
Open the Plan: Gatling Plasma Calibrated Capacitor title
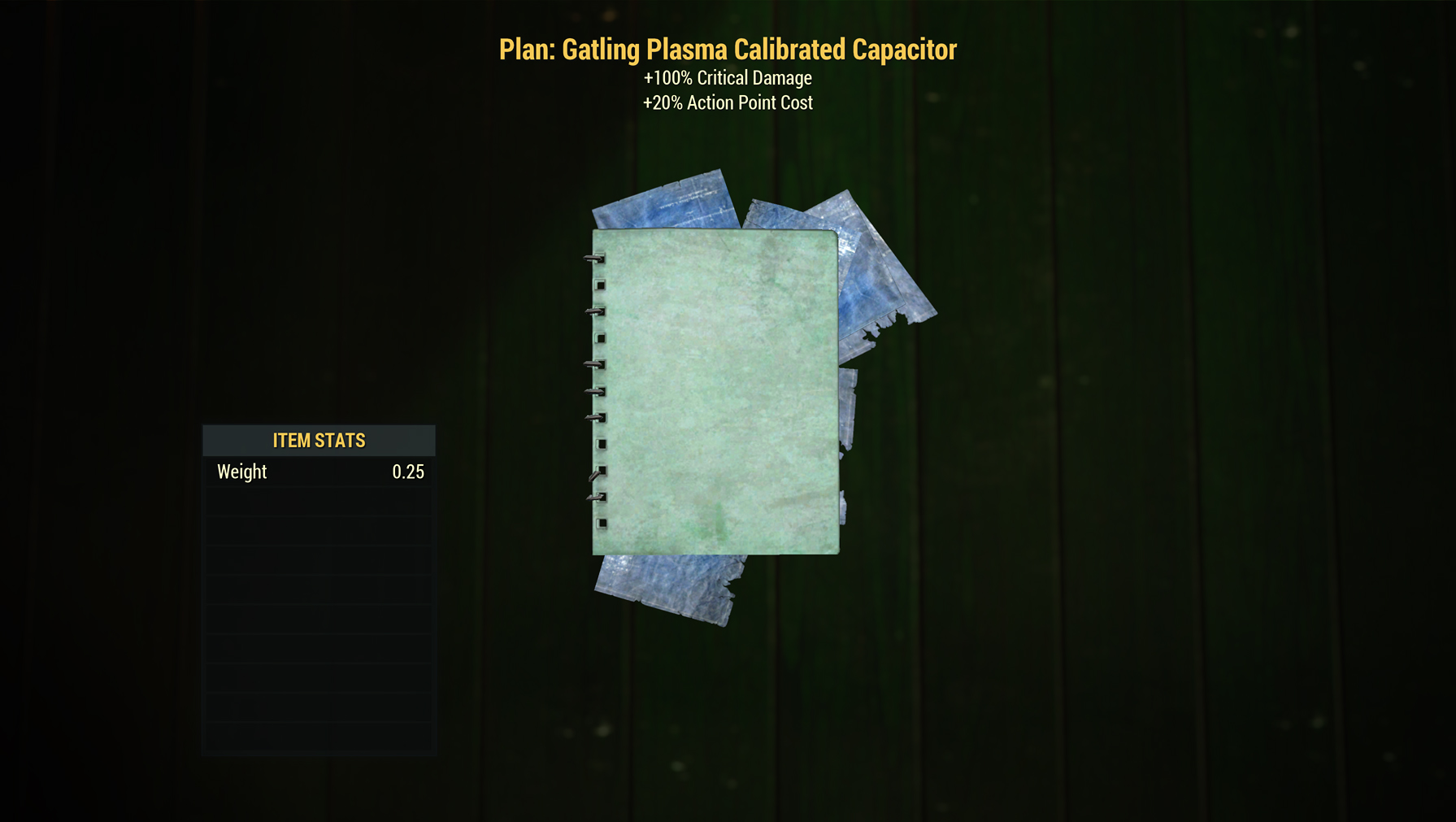point(727,49)
